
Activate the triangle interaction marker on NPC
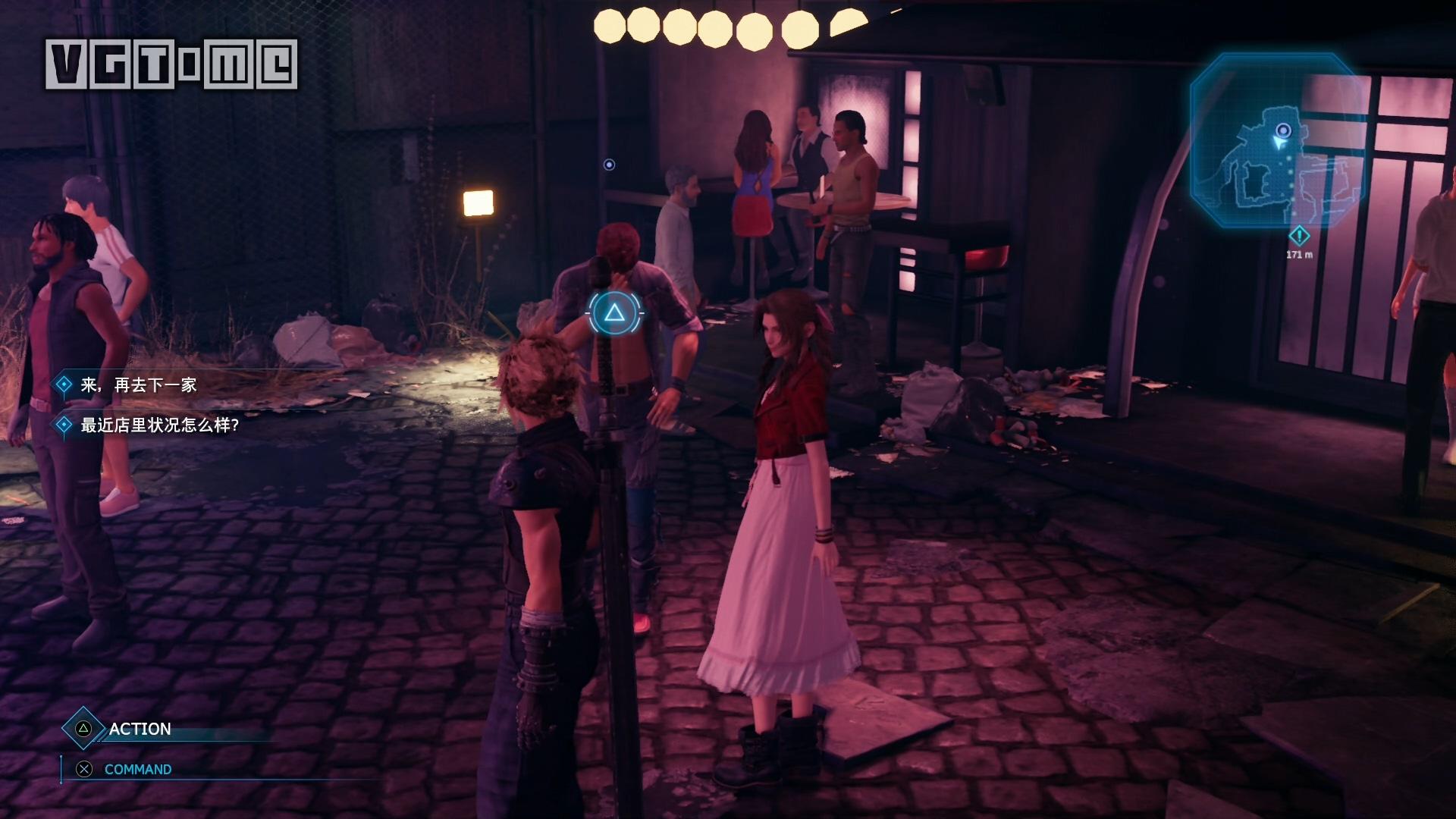click(x=615, y=312)
